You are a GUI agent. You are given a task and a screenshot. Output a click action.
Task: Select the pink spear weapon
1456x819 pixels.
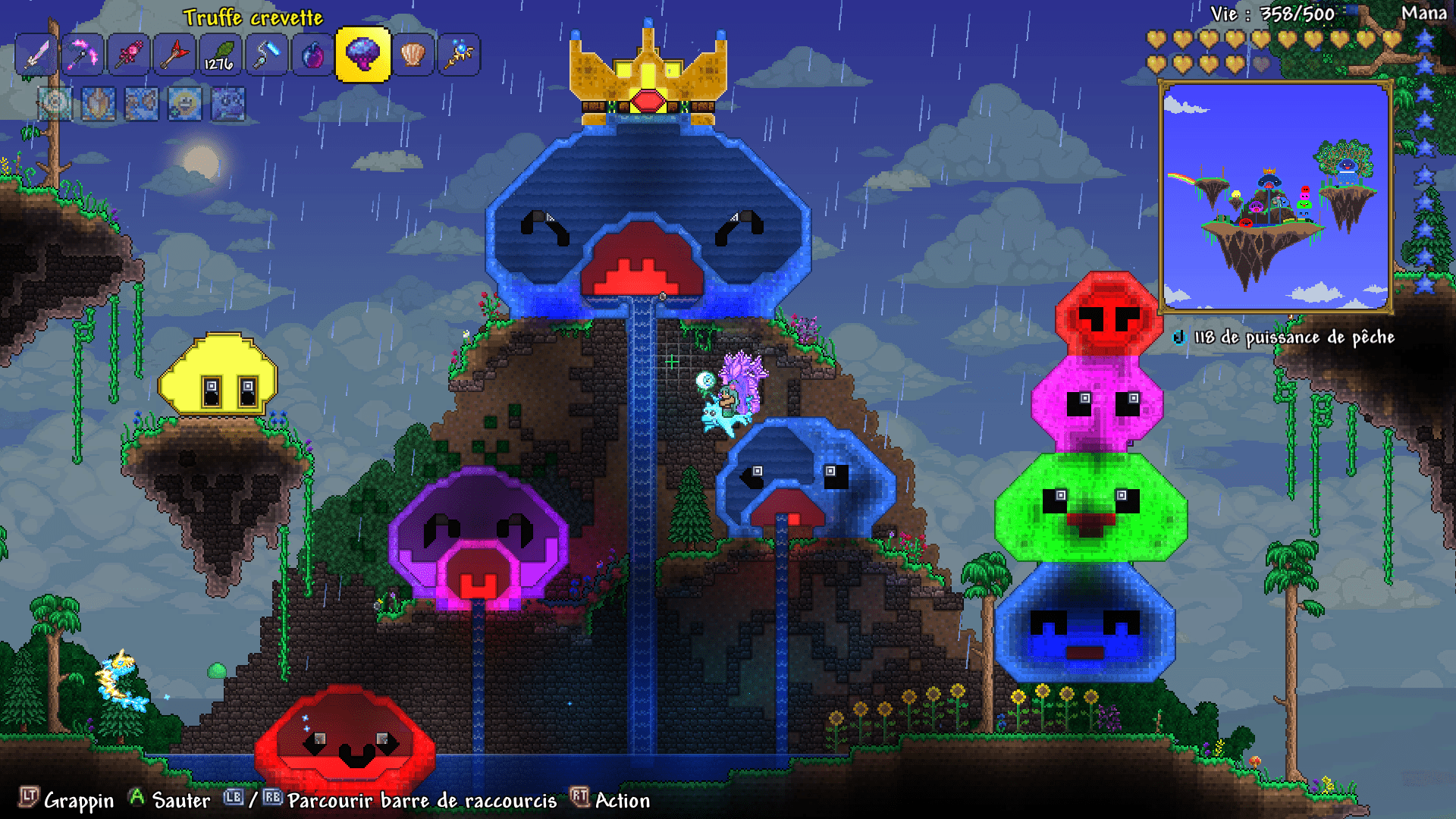[128, 54]
